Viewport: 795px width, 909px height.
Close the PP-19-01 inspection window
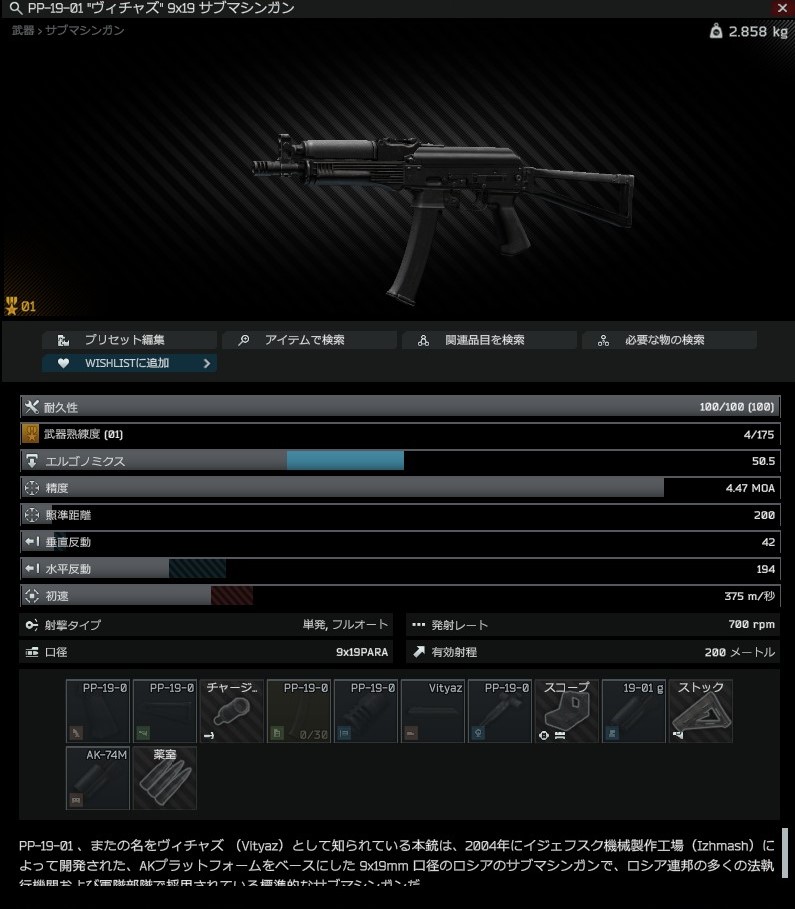coord(782,8)
